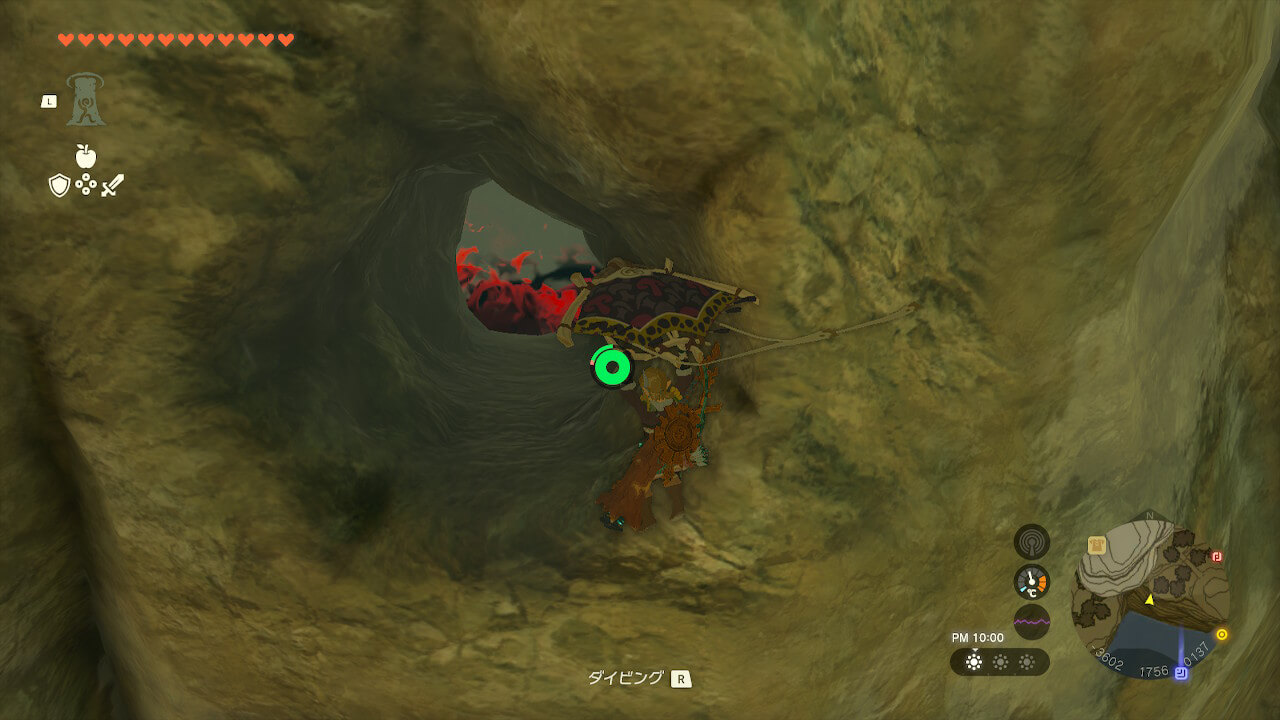Select the apple materials quick-menu icon
The height and width of the screenshot is (720, 1280).
click(x=85, y=156)
